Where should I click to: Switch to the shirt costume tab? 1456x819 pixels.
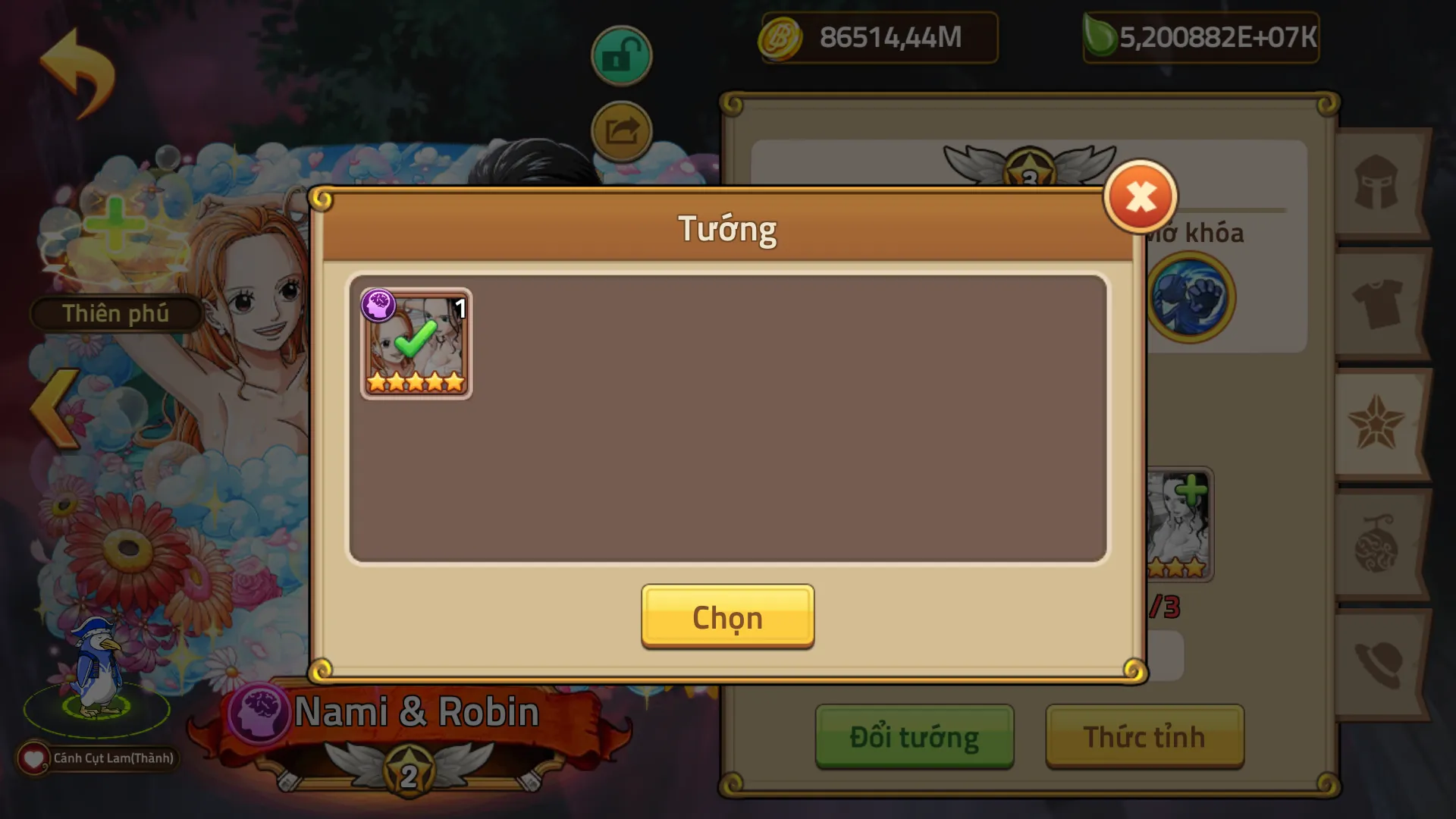tap(1376, 303)
